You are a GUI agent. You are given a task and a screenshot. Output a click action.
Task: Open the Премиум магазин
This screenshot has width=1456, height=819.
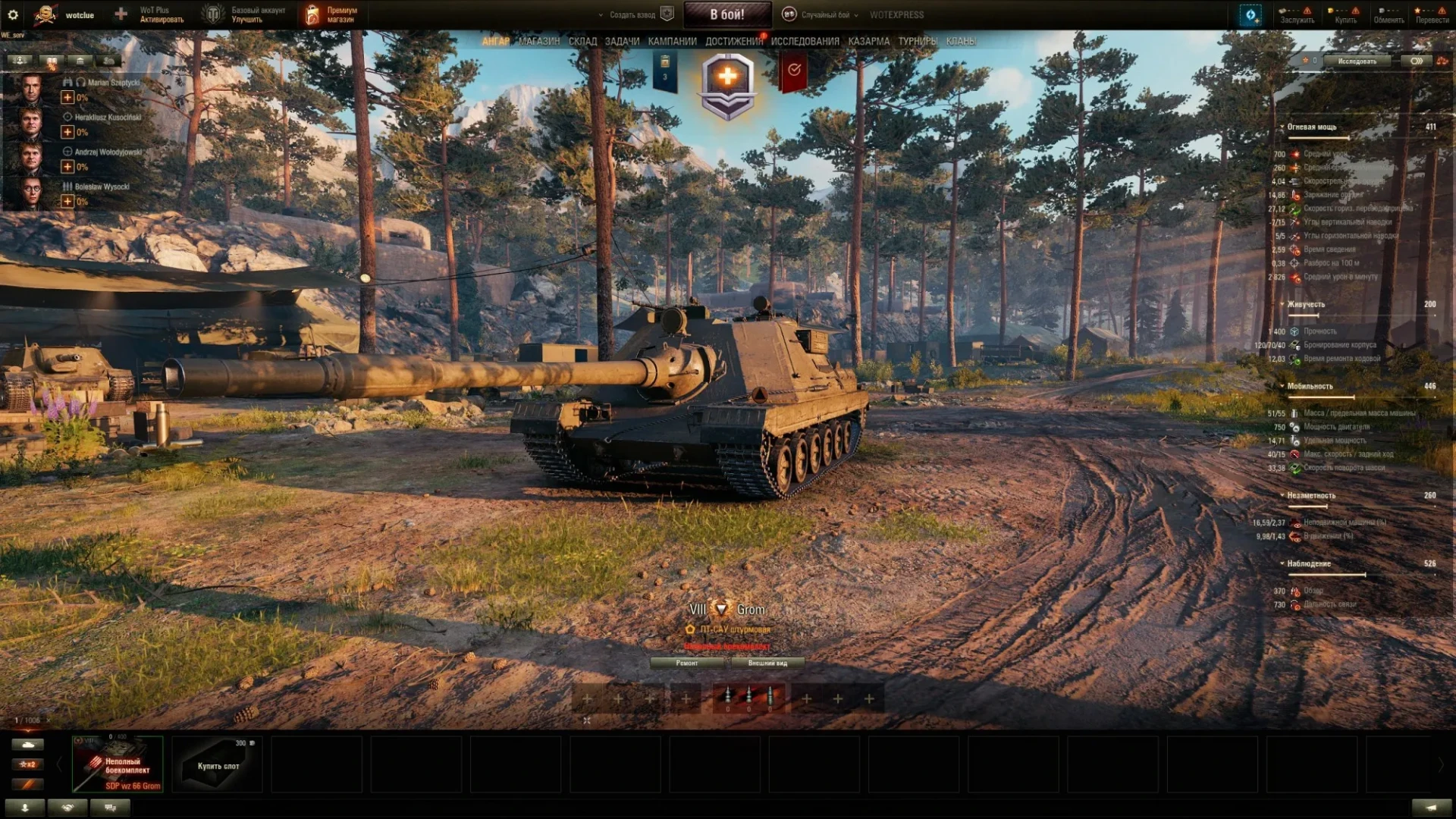coord(332,14)
